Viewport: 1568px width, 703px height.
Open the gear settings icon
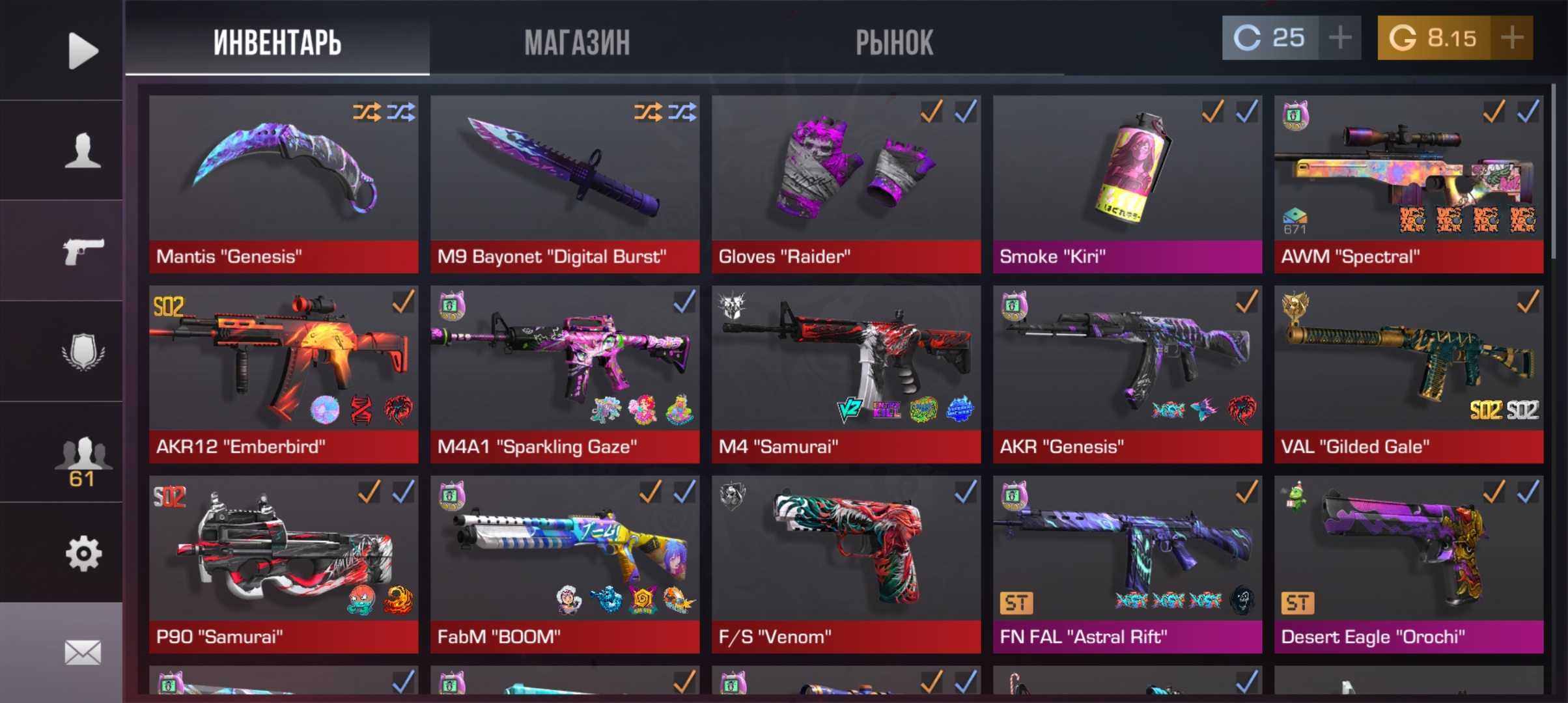[x=83, y=554]
